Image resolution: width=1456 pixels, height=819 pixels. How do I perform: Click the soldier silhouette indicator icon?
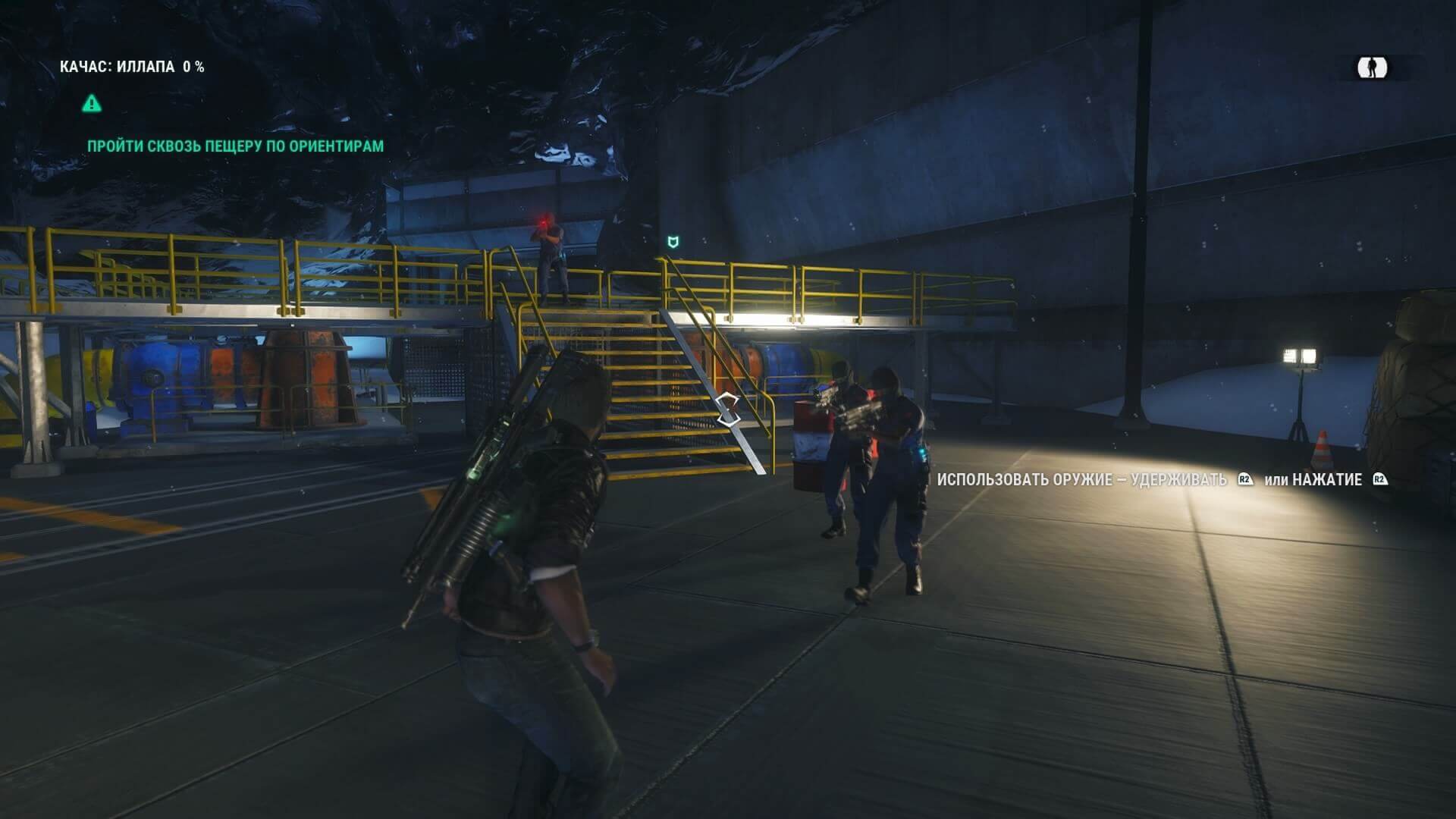pyautogui.click(x=1372, y=68)
